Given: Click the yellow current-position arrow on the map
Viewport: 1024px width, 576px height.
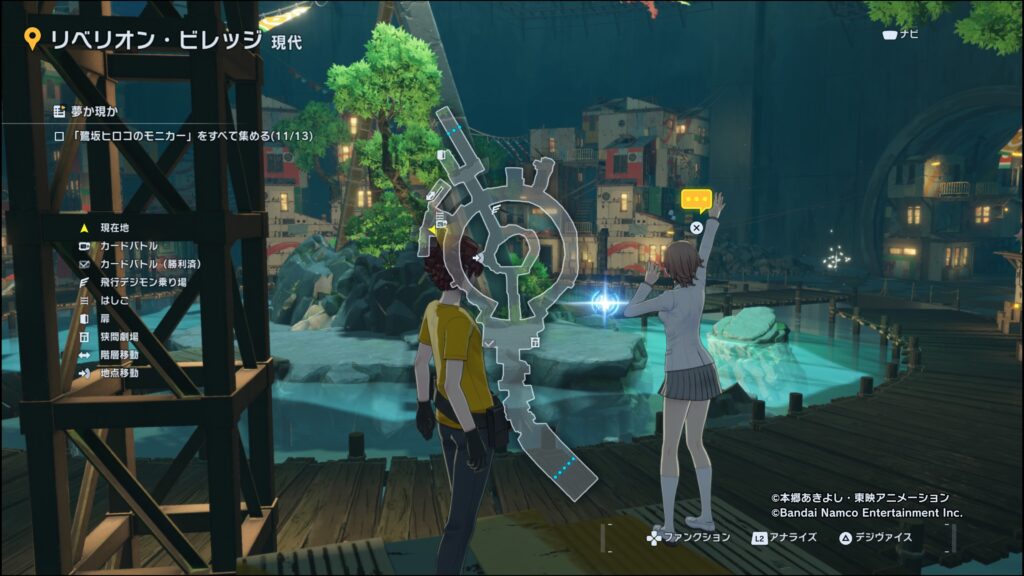Looking at the screenshot, I should pos(432,231).
